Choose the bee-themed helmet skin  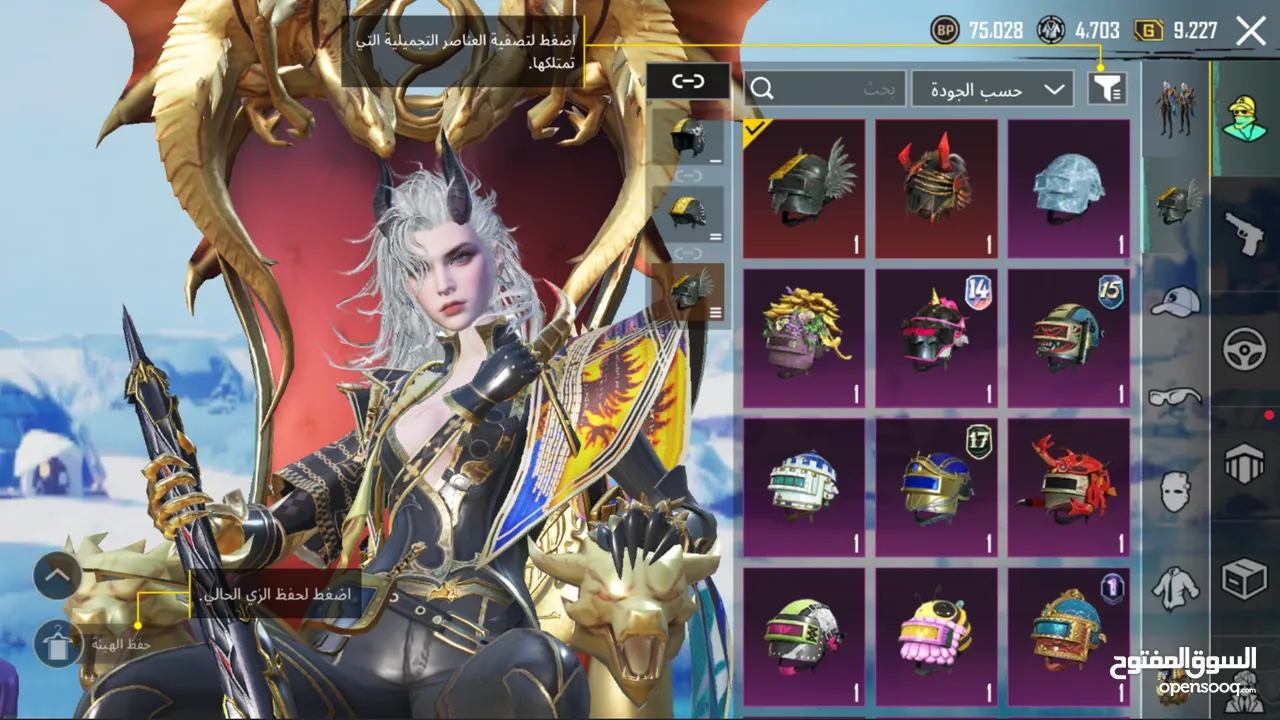coord(937,635)
